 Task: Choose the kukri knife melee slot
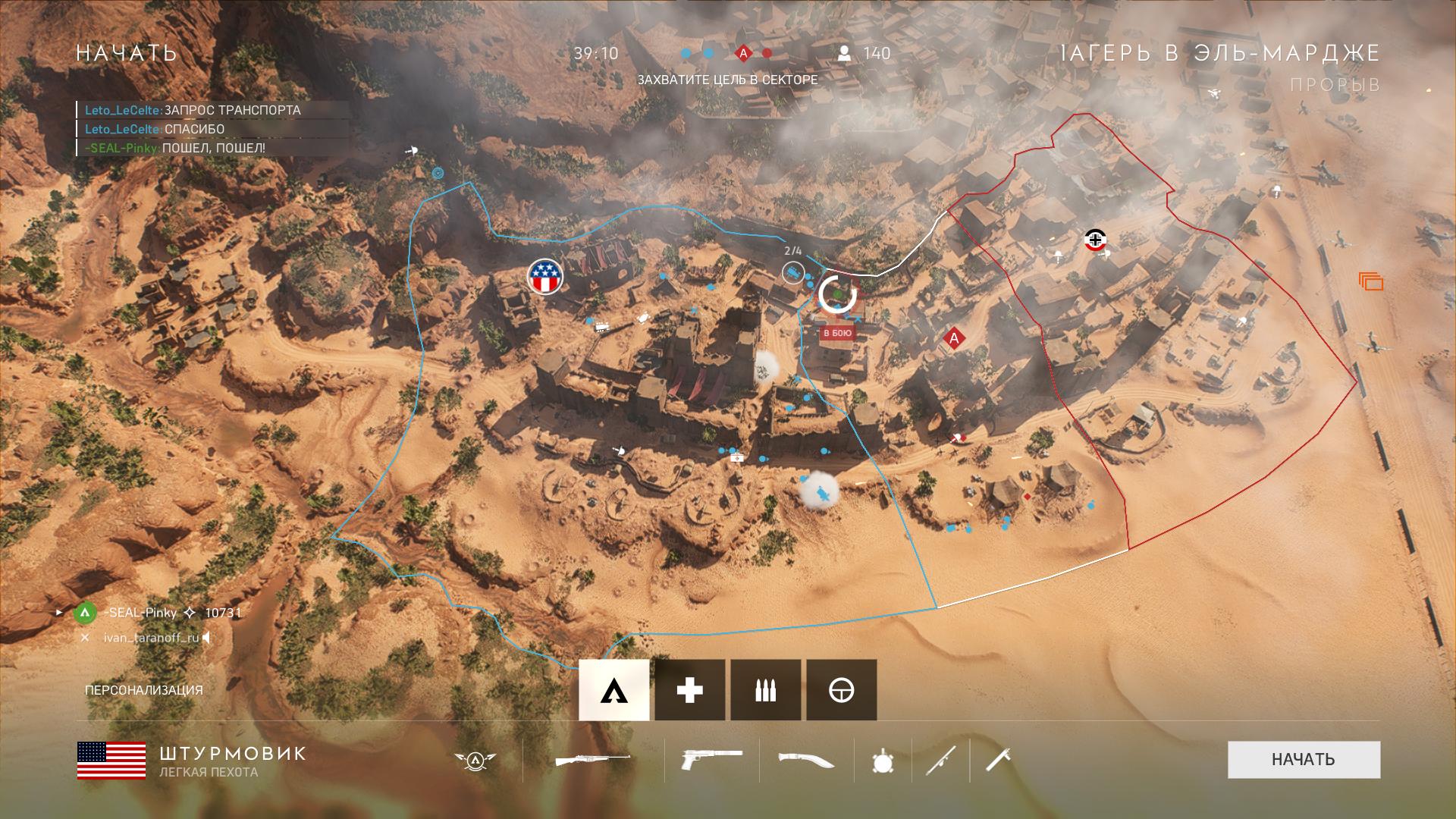click(x=806, y=760)
